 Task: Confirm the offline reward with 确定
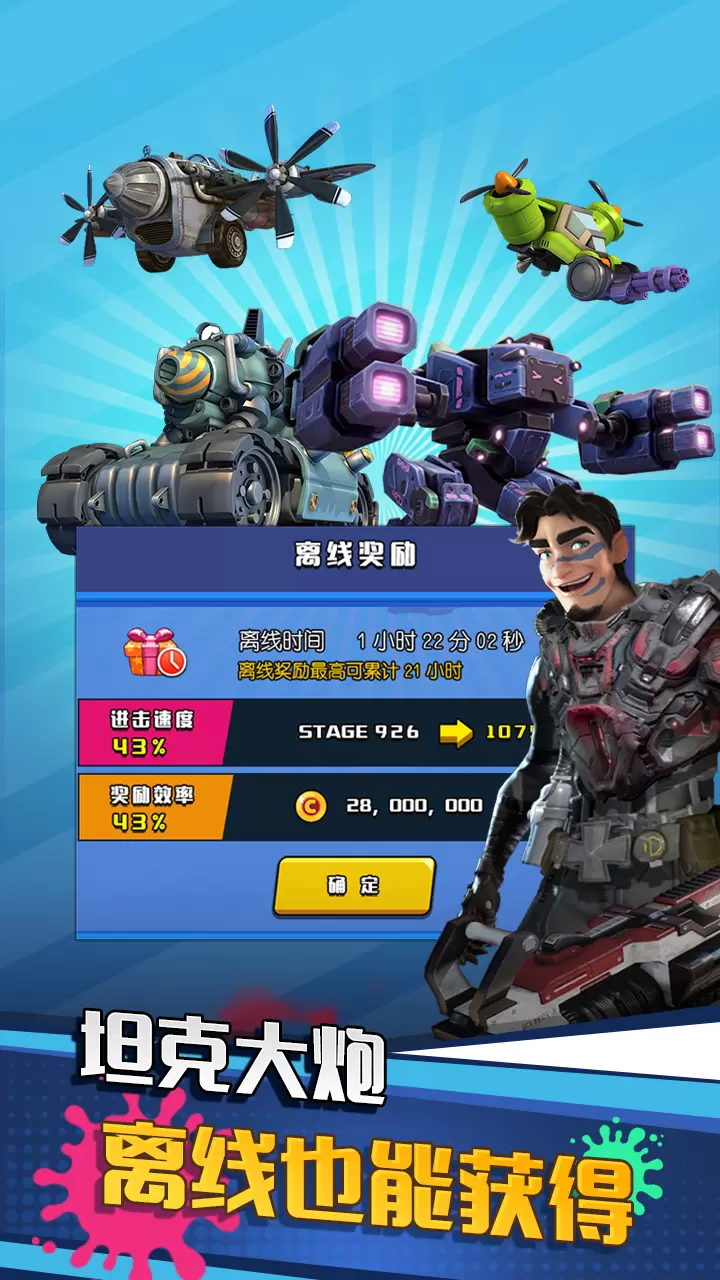354,885
